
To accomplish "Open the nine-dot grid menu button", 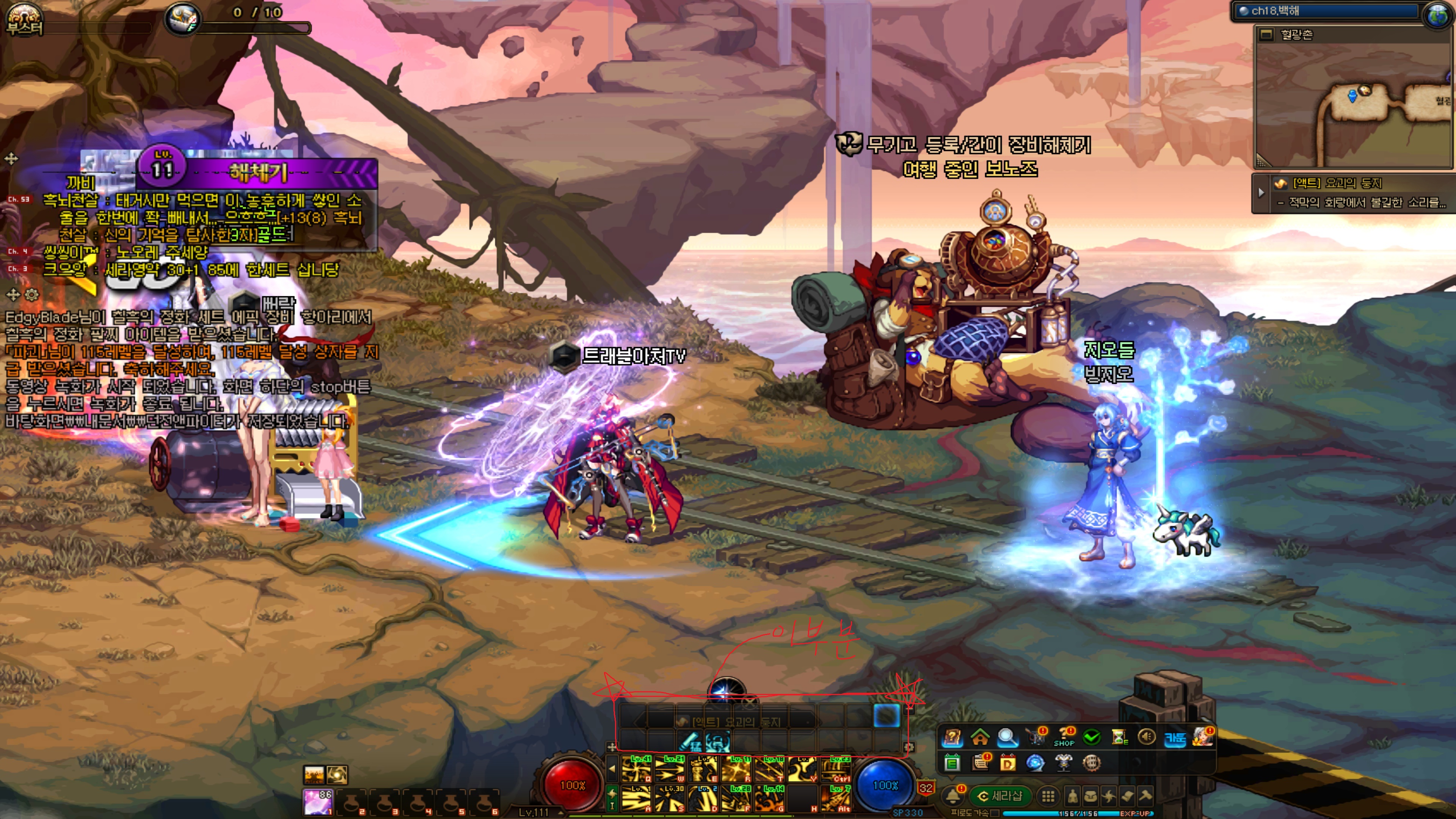I will pyautogui.click(x=1048, y=796).
